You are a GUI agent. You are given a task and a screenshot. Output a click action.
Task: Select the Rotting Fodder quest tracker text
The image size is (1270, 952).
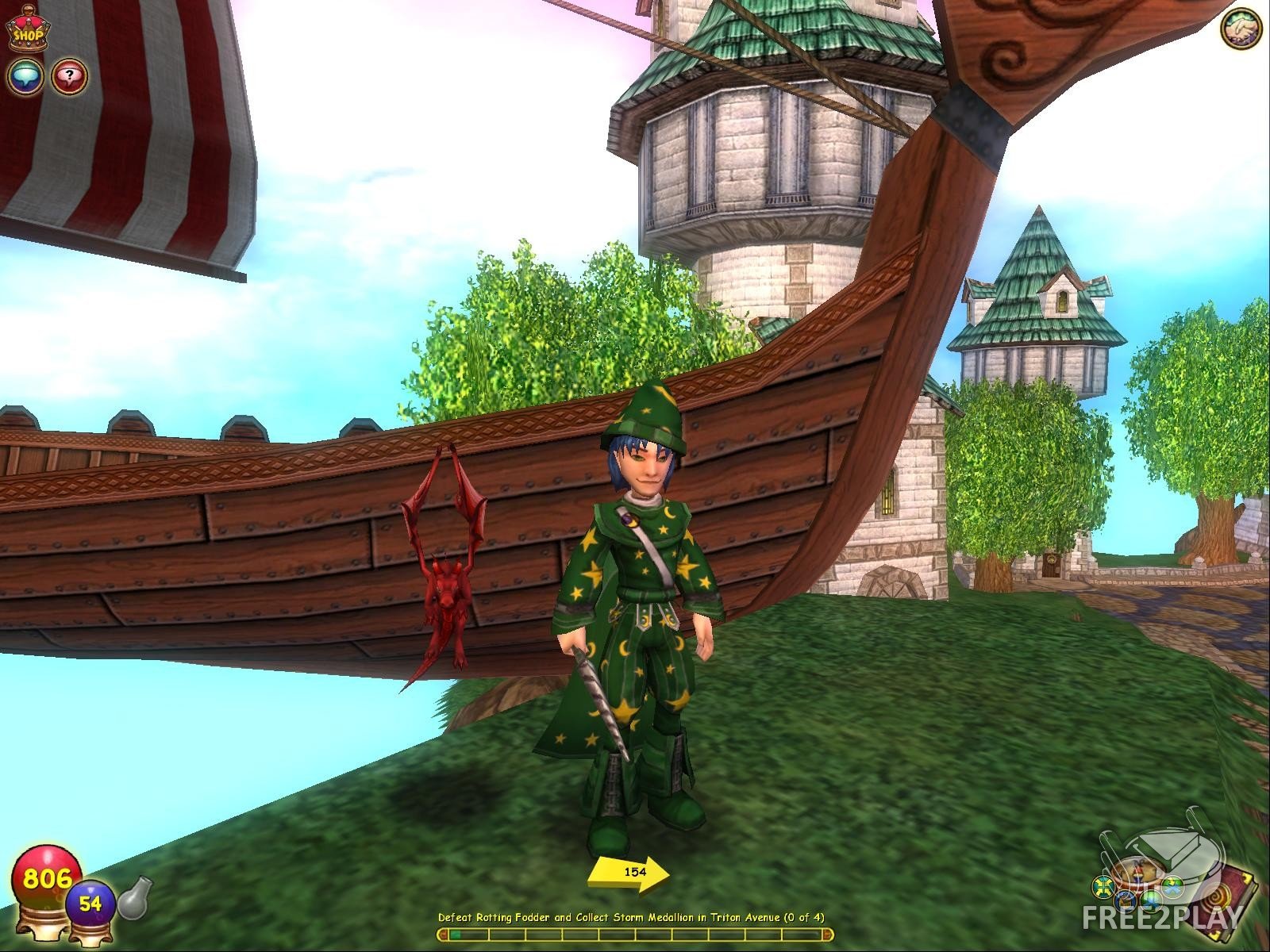(x=631, y=918)
